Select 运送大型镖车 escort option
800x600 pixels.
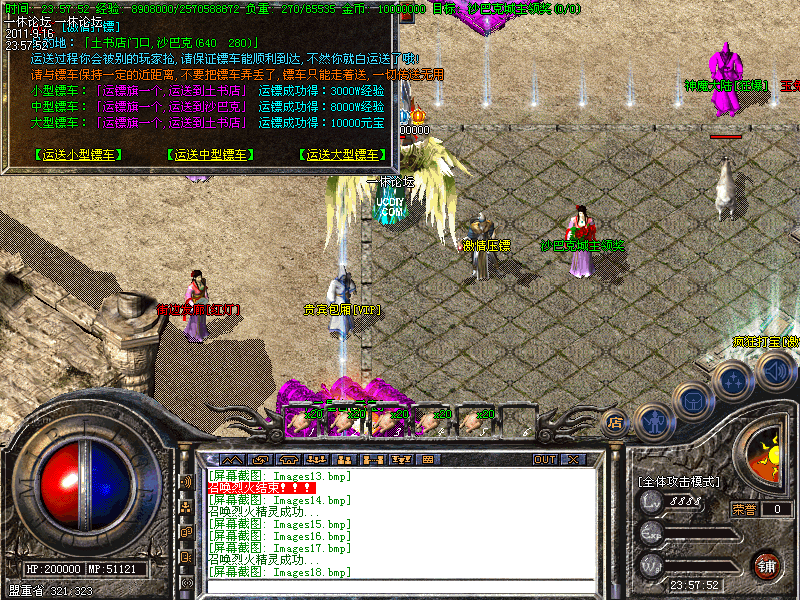[x=343, y=155]
